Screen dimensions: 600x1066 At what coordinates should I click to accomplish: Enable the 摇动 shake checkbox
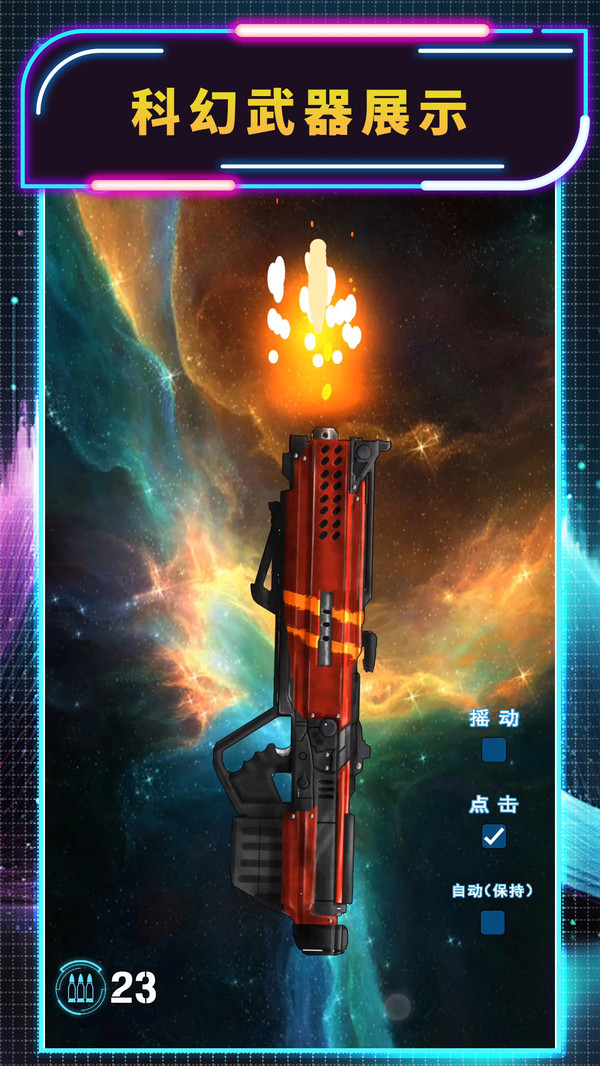pyautogui.click(x=494, y=750)
